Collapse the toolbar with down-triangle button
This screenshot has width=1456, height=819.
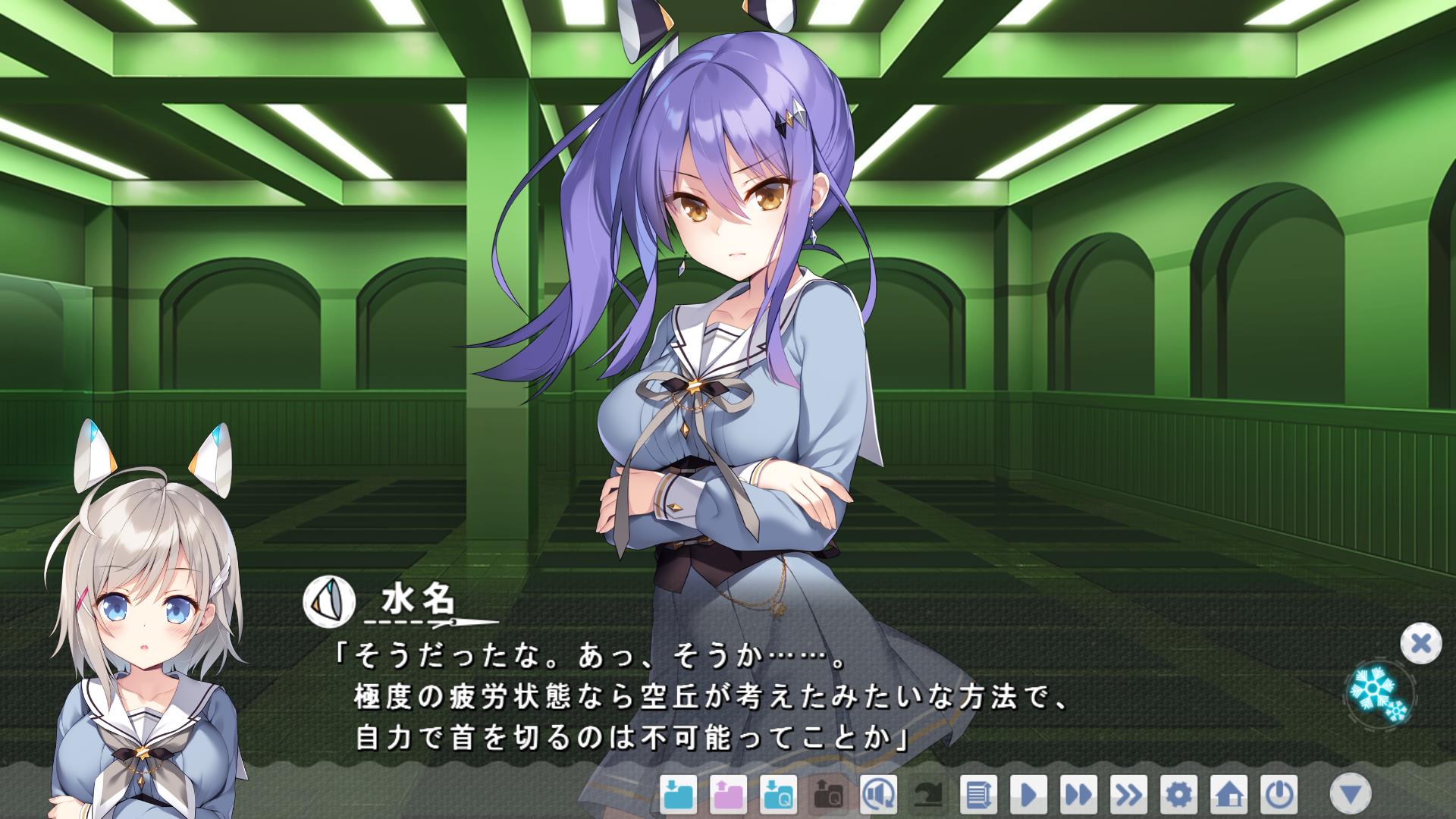tap(1351, 795)
